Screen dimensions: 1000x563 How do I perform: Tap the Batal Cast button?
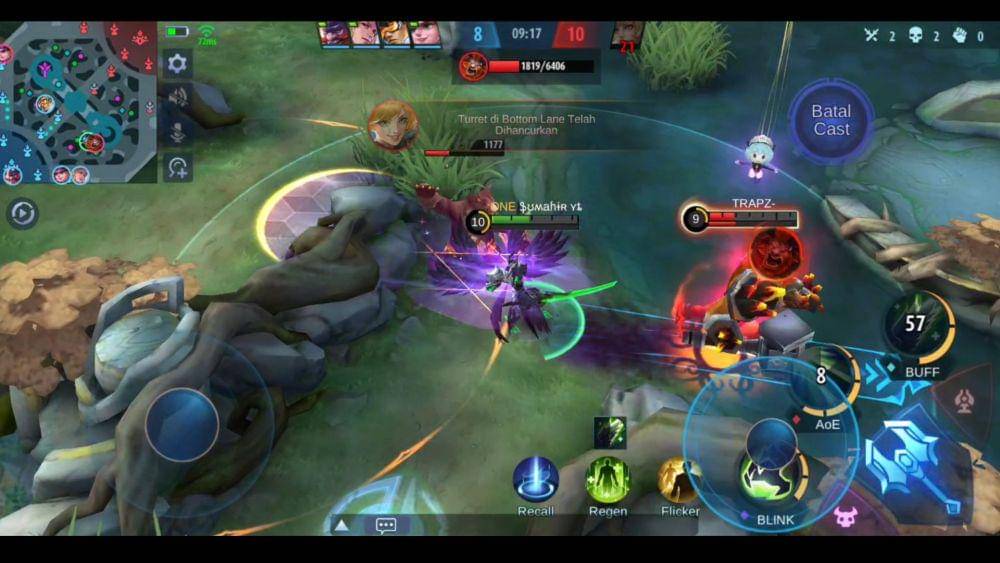pos(831,121)
